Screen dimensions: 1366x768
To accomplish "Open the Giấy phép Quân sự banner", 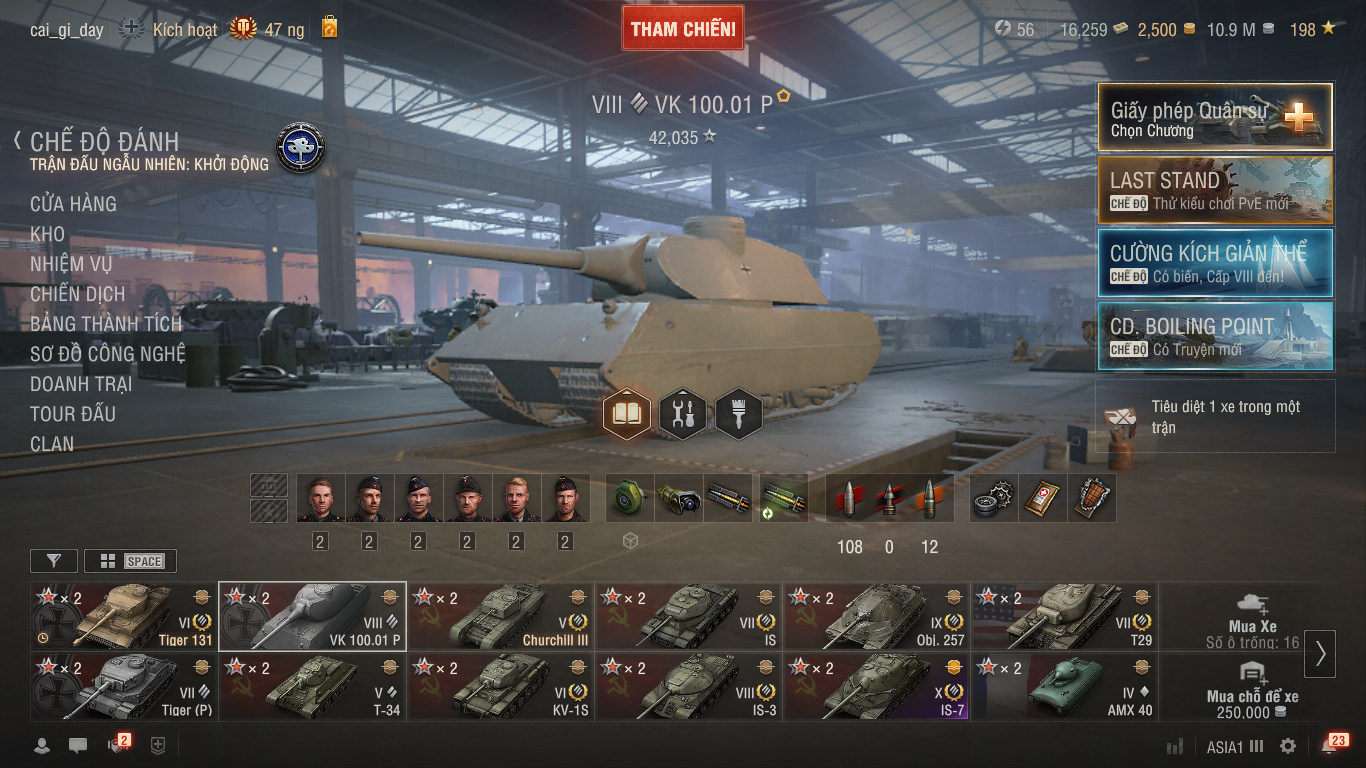I will tap(1215, 117).
